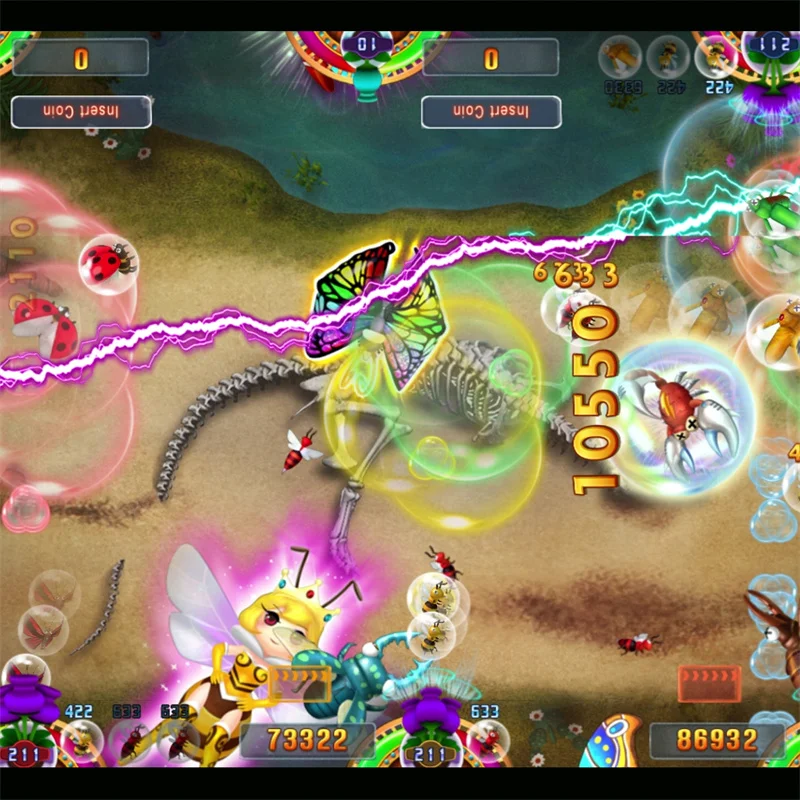Tap the red arrow panel above the 86932 score
The image size is (800, 800).
click(x=709, y=683)
